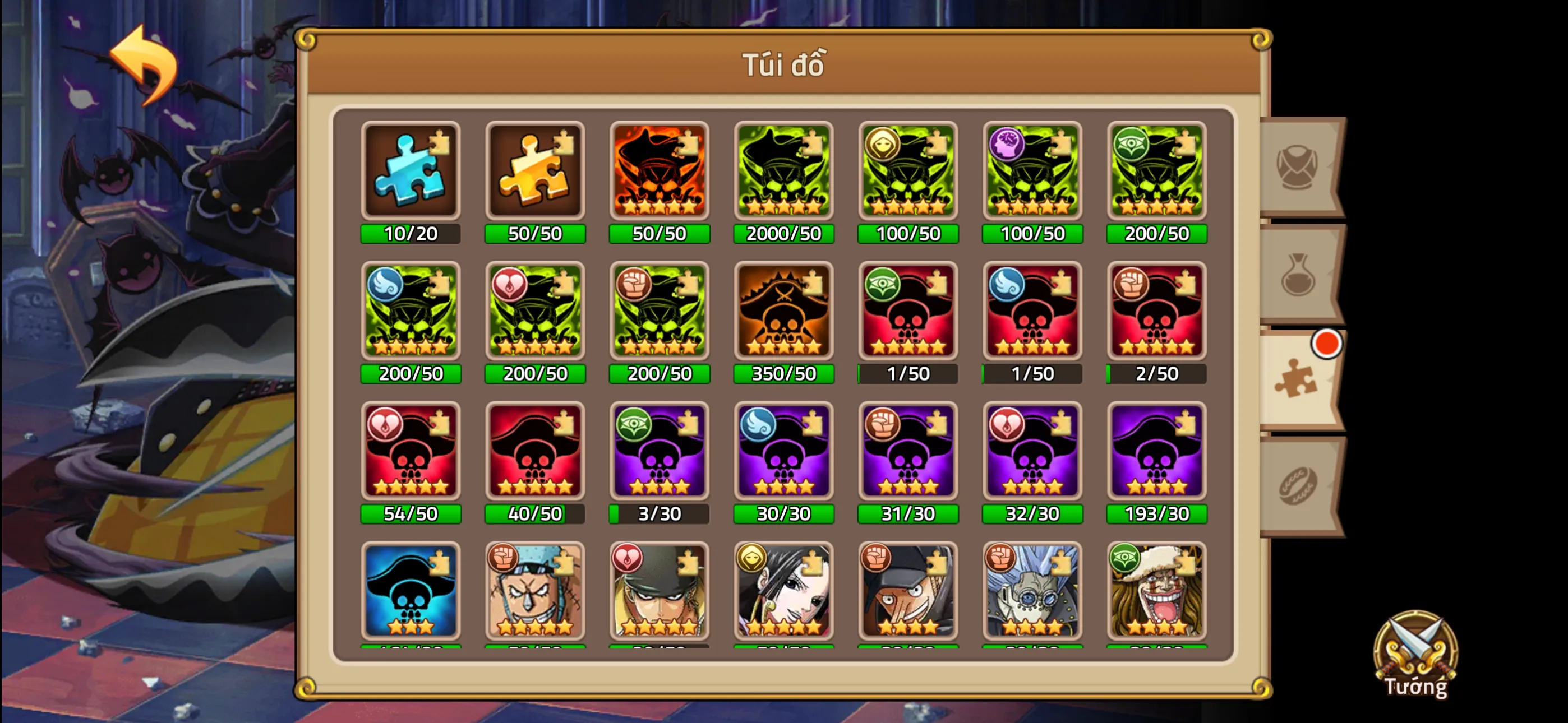This screenshot has width=1568, height=723.
Task: Tap the blue three-star skull shard
Action: click(411, 592)
